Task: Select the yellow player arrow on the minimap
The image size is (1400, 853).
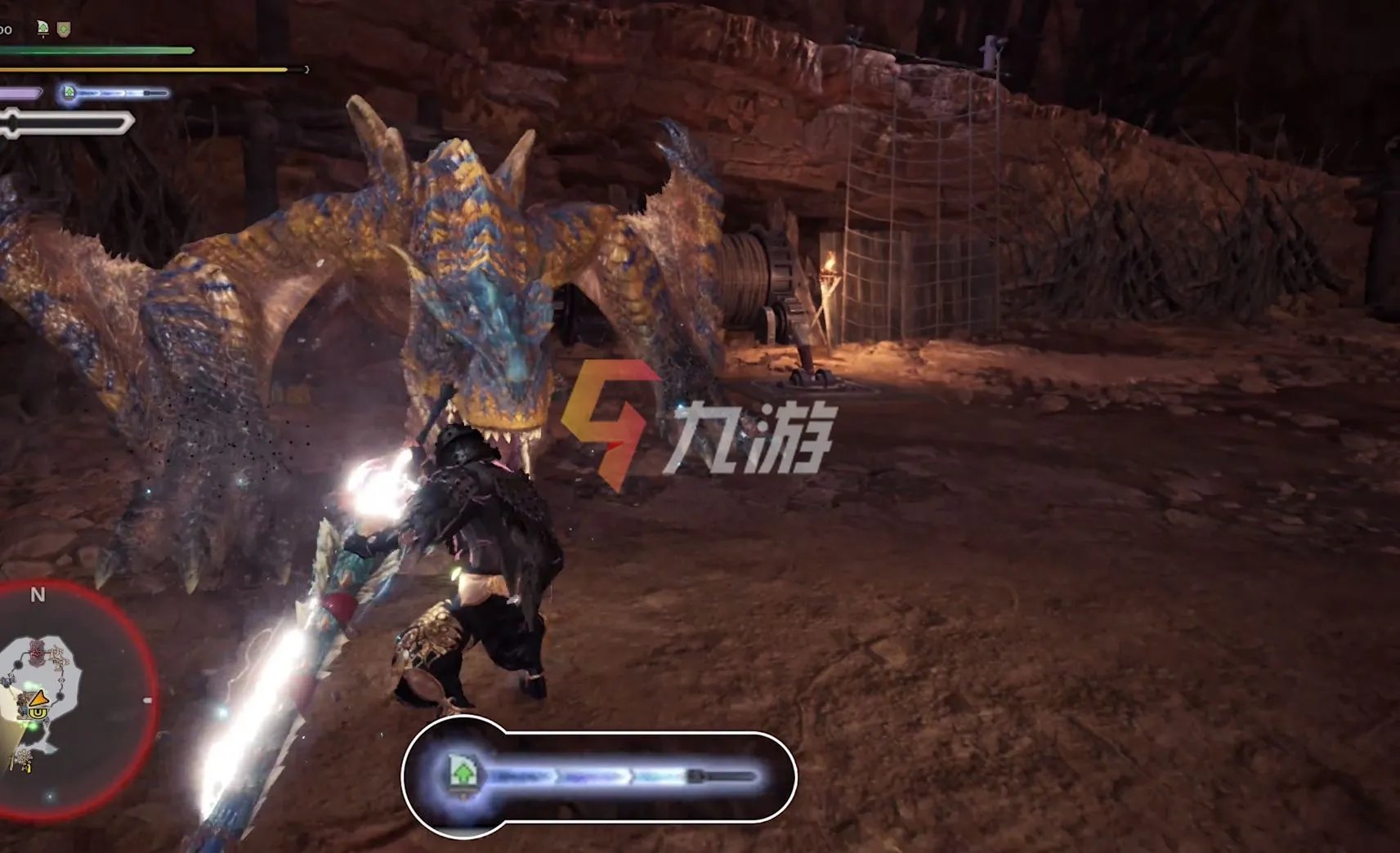Action: pos(38,699)
